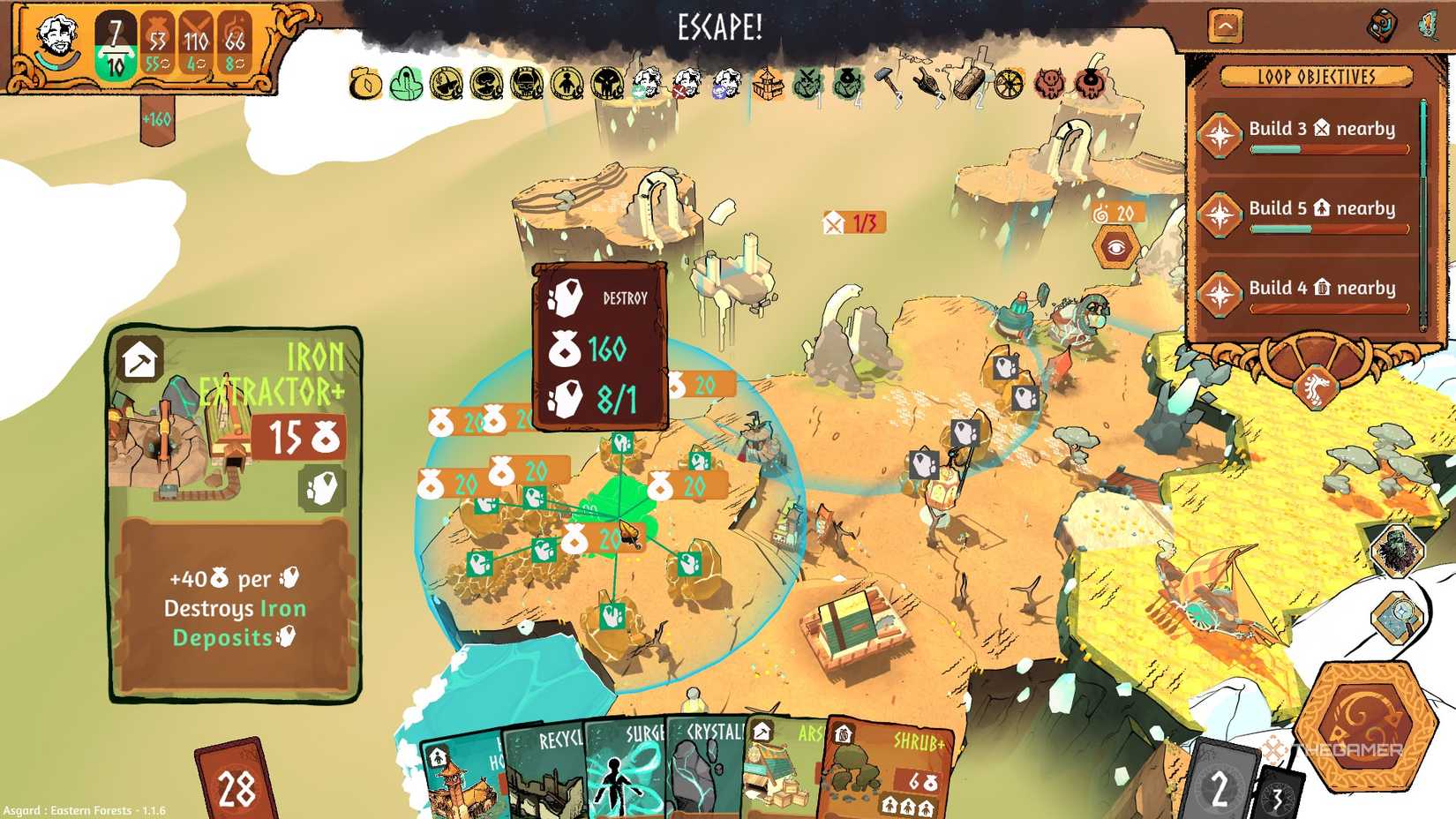The height and width of the screenshot is (819, 1456).
Task: Click the 'Build 3 nearby' objective entry
Action: [x=1323, y=129]
